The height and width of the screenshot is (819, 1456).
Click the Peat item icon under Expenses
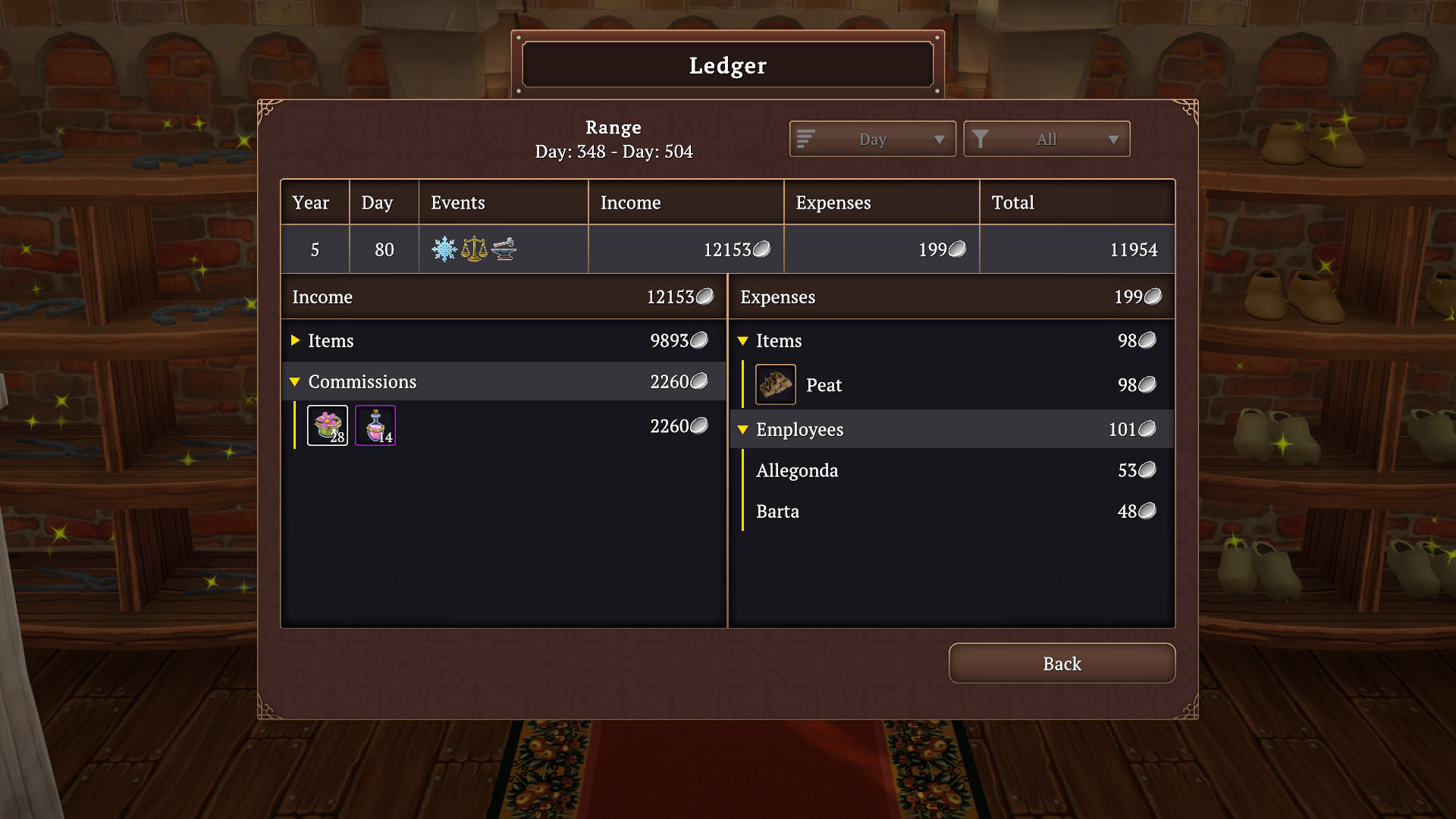(x=775, y=384)
